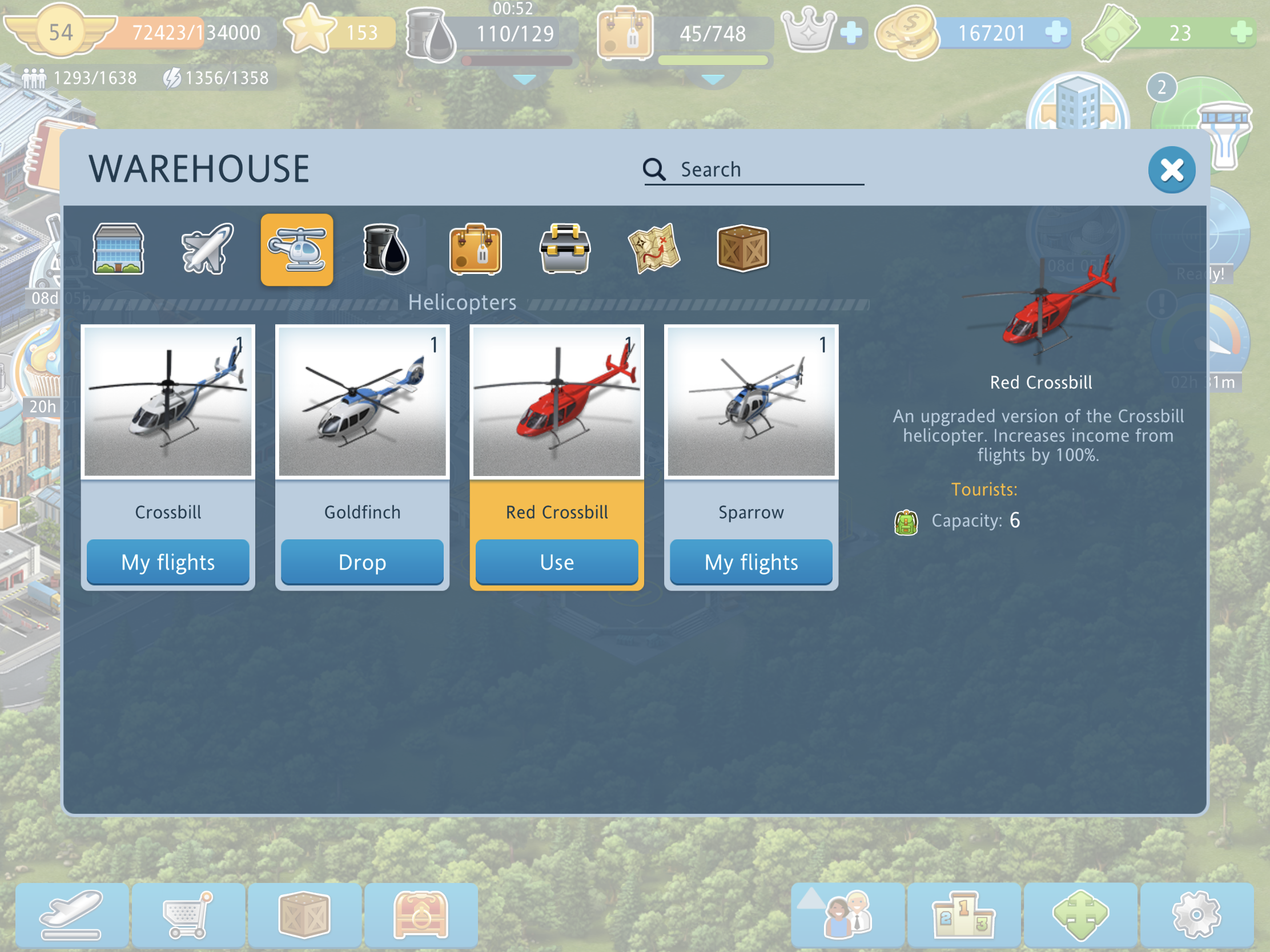The image size is (1270, 952).
Task: Open My flights for the Sparrow
Action: tap(751, 562)
